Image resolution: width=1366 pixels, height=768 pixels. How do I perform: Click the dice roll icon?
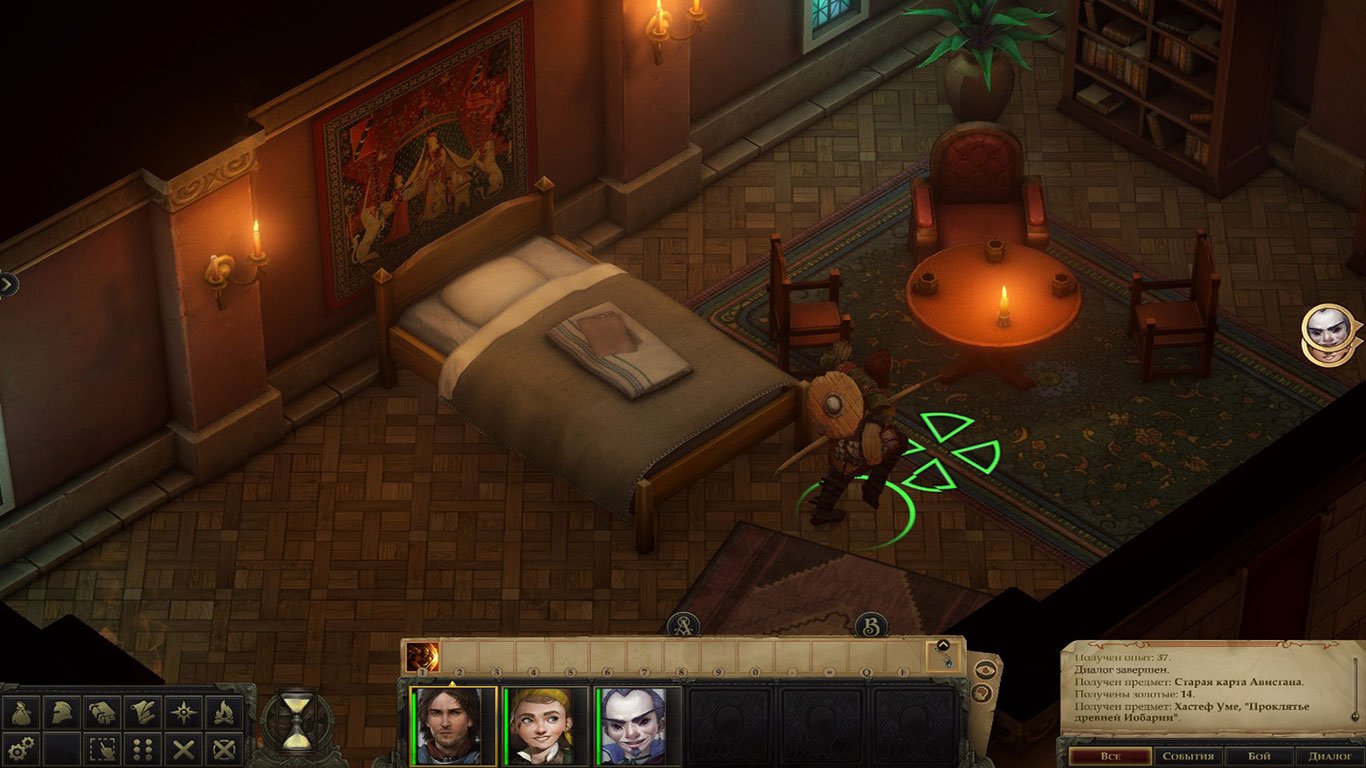141,749
